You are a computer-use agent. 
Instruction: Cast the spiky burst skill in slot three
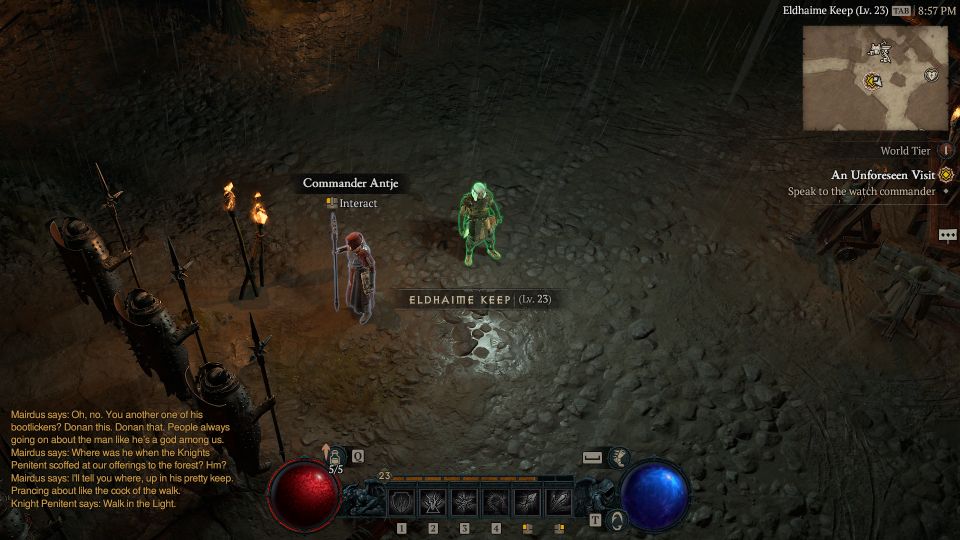[465, 501]
